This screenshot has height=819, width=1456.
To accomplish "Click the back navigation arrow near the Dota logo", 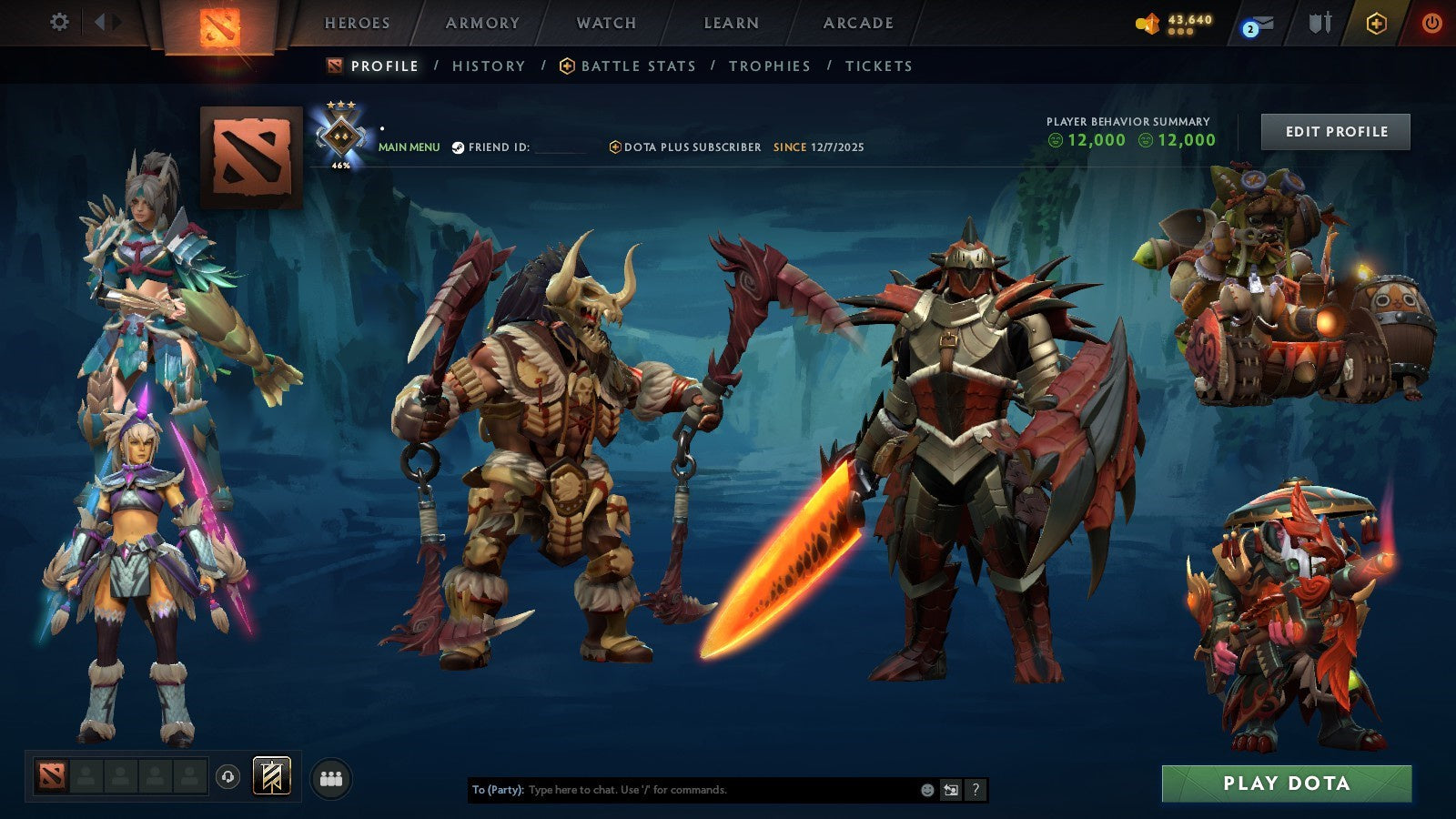I will [x=101, y=22].
